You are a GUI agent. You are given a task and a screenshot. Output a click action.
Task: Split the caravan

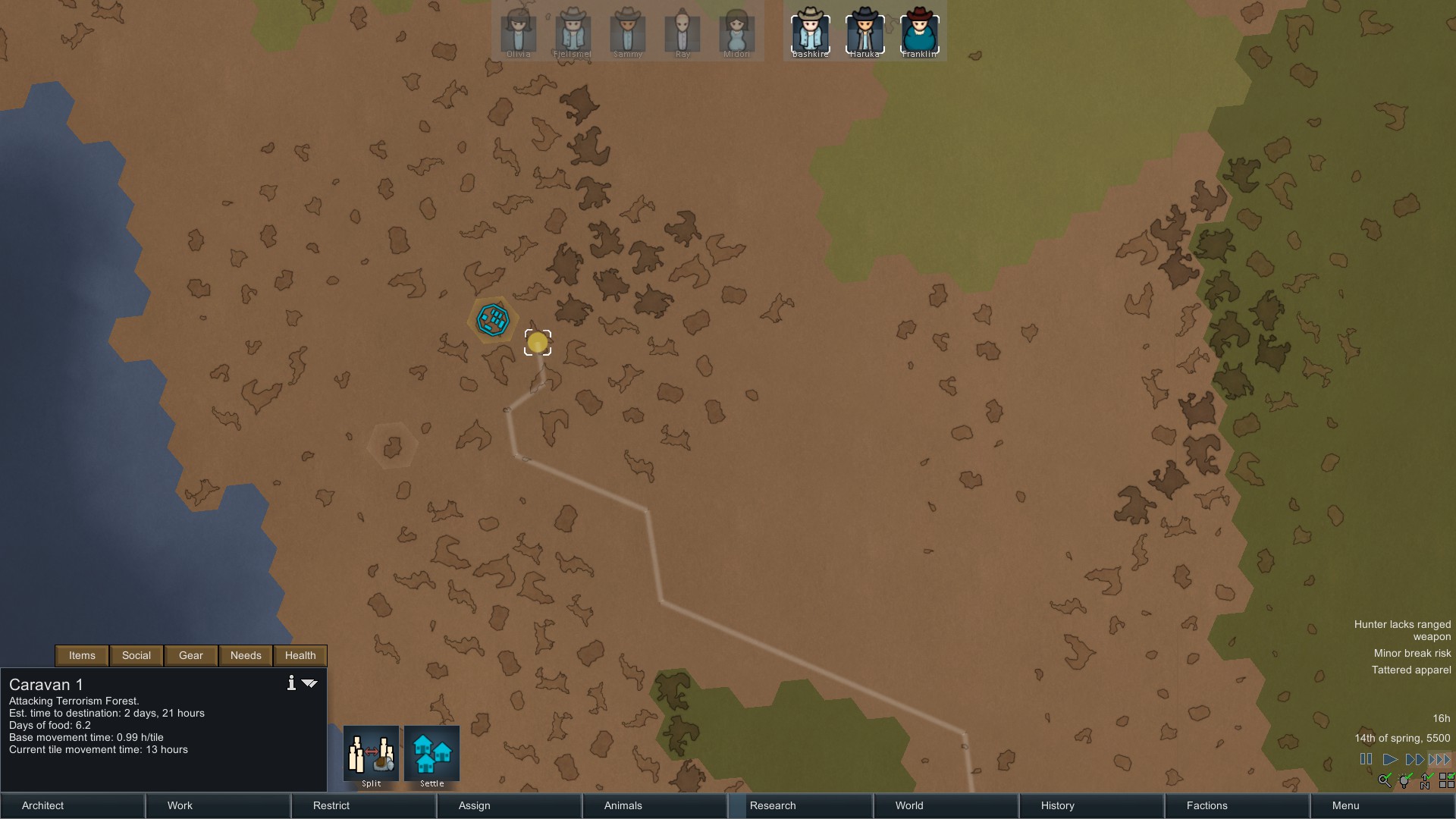[x=372, y=754]
